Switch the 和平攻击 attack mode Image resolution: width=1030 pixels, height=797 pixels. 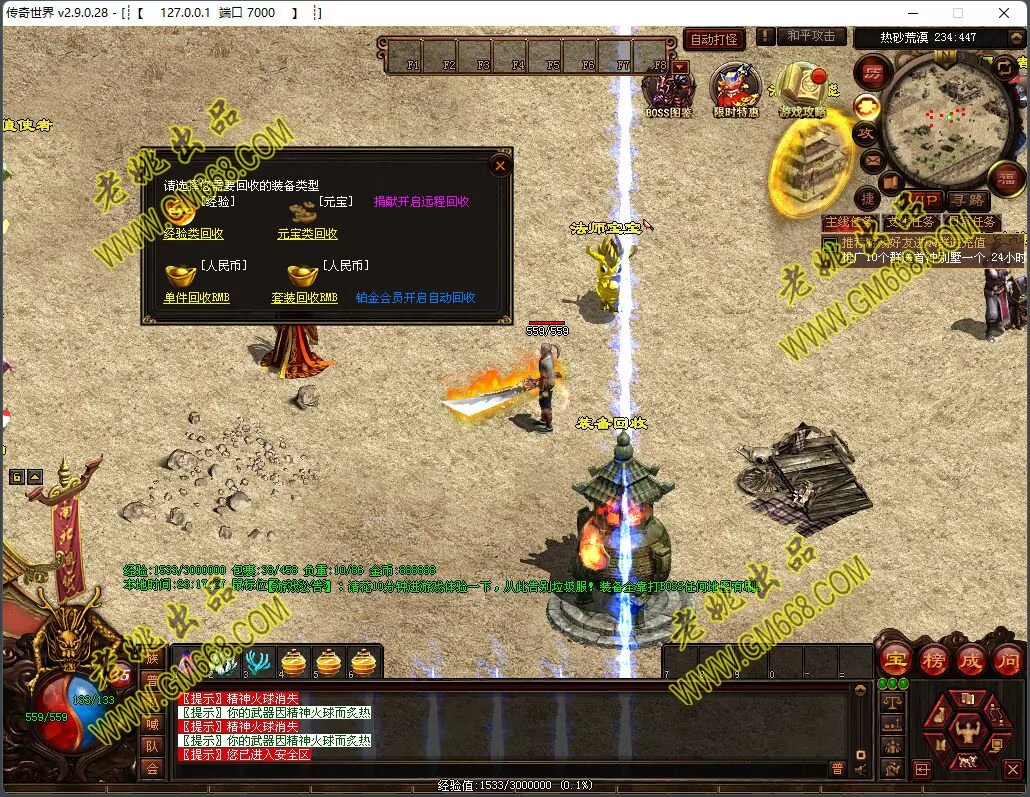tap(810, 36)
